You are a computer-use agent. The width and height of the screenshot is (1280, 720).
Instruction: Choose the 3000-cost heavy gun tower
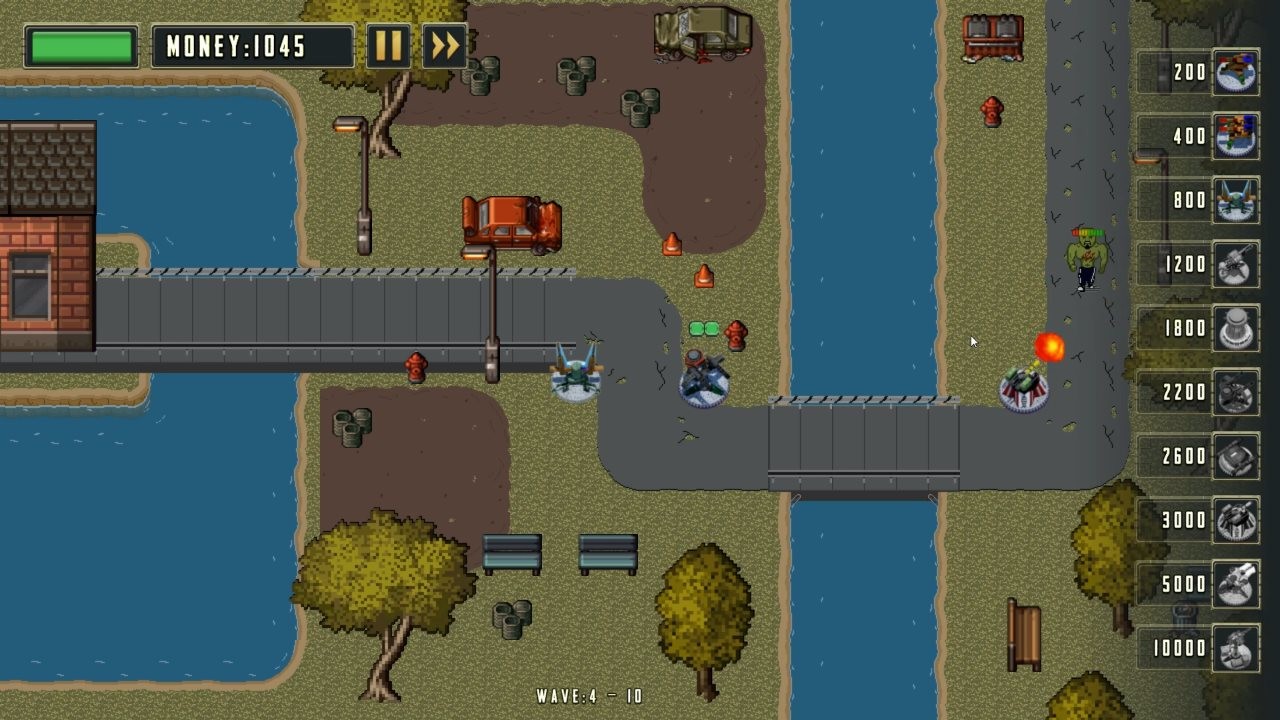(1234, 521)
